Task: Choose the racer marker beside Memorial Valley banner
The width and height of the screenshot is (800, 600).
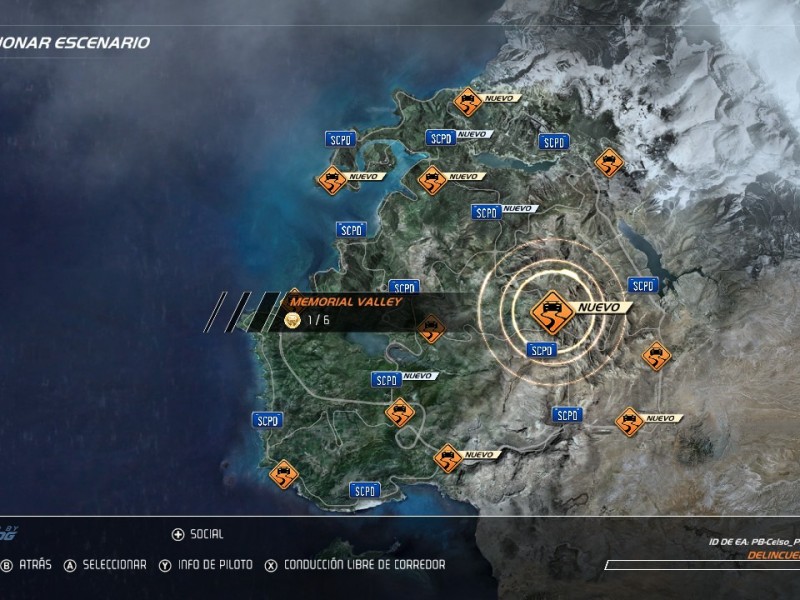Action: [432, 329]
